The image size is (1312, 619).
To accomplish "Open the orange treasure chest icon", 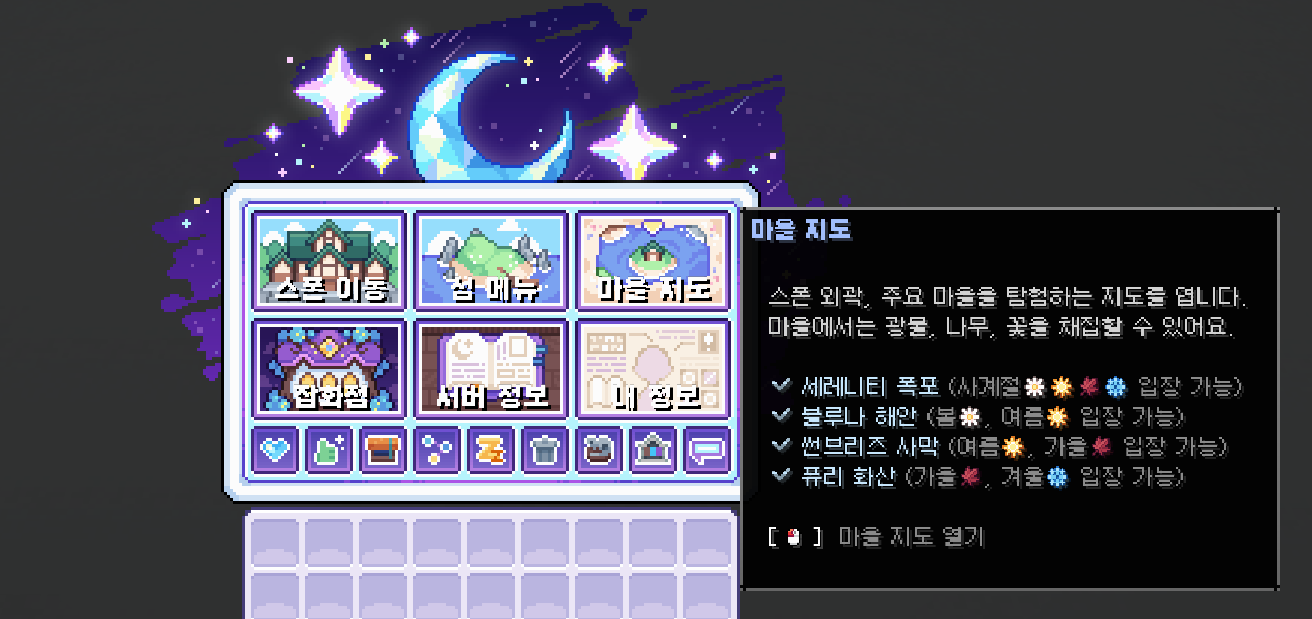I will (383, 450).
